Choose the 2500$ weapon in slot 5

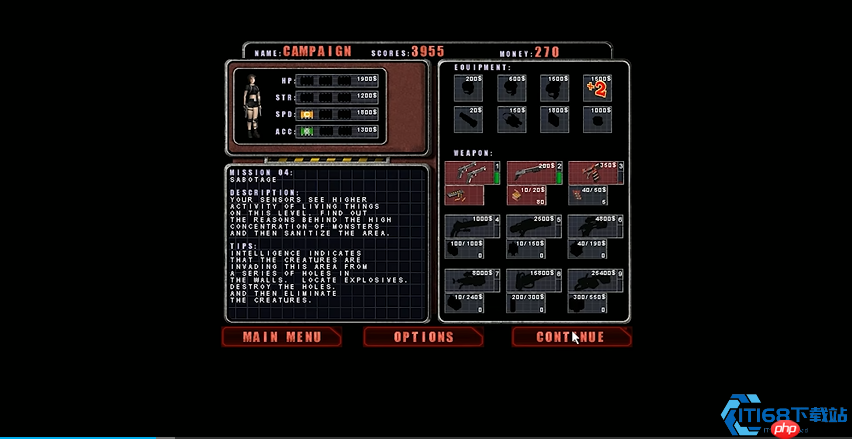535,226
